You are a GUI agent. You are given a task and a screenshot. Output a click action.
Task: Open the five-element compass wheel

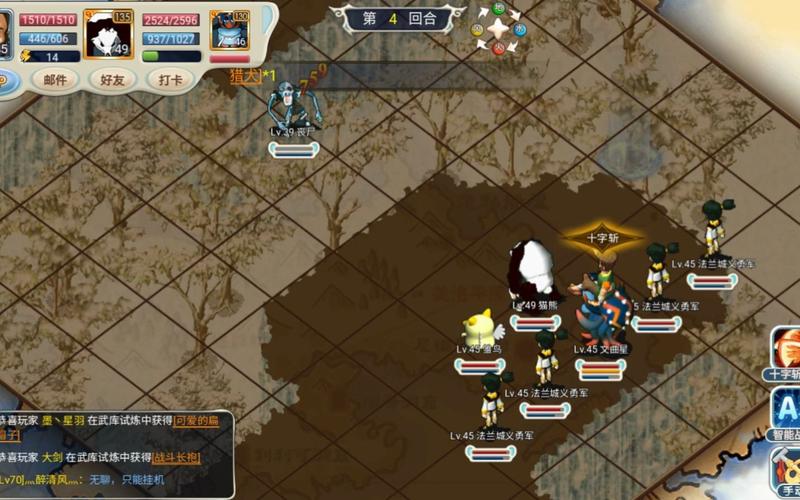(498, 29)
